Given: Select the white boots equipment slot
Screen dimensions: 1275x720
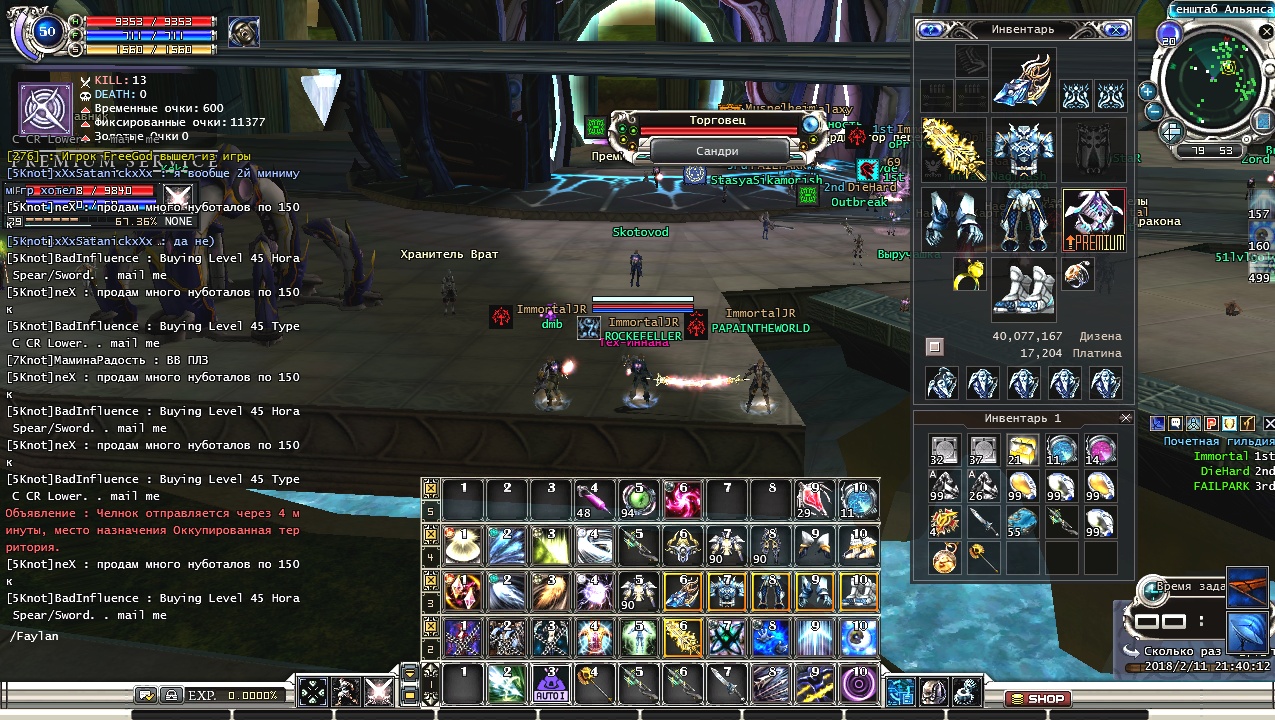Looking at the screenshot, I should point(1023,288).
